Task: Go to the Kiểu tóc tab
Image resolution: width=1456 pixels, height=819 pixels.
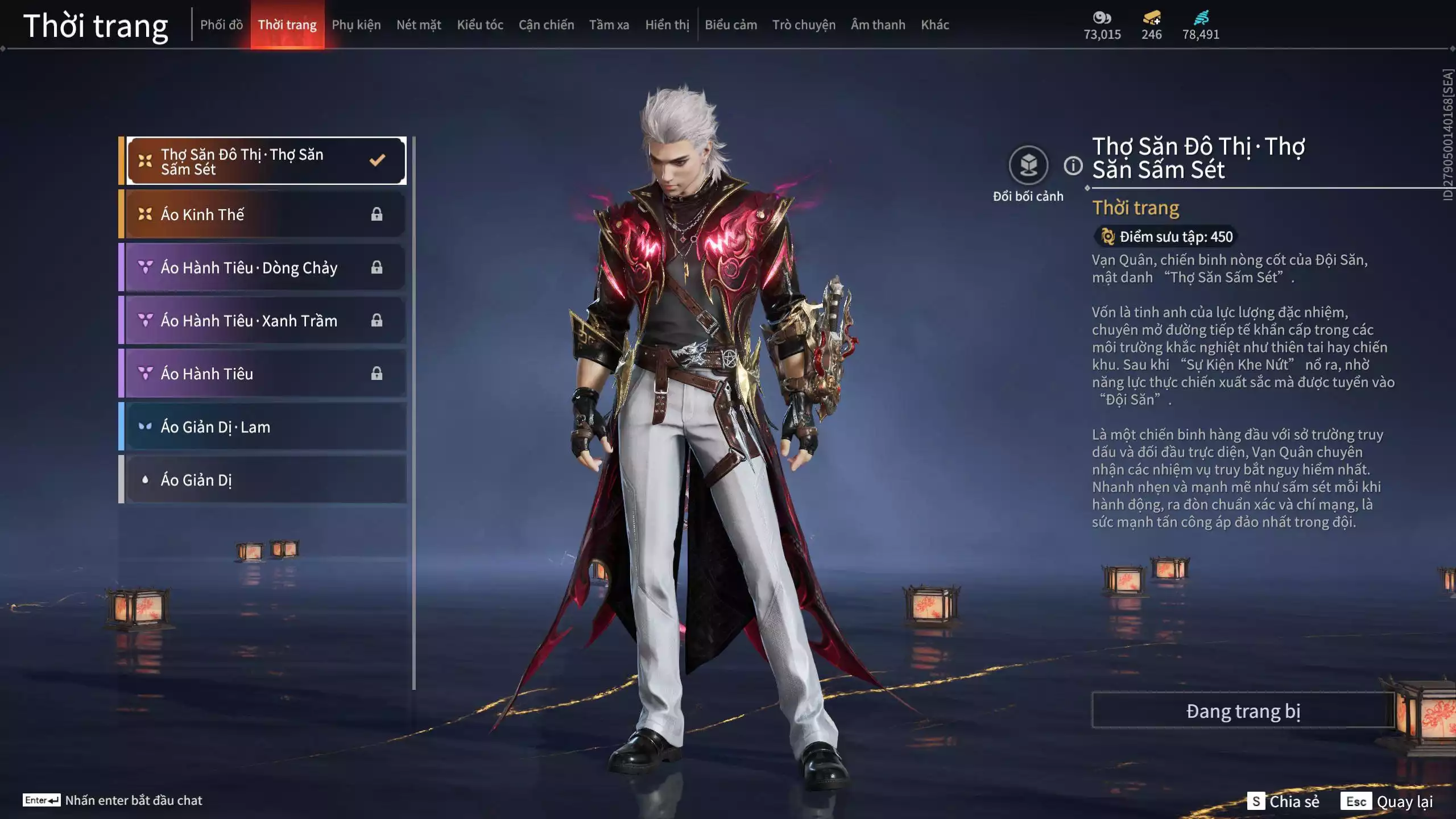Action: tap(480, 25)
